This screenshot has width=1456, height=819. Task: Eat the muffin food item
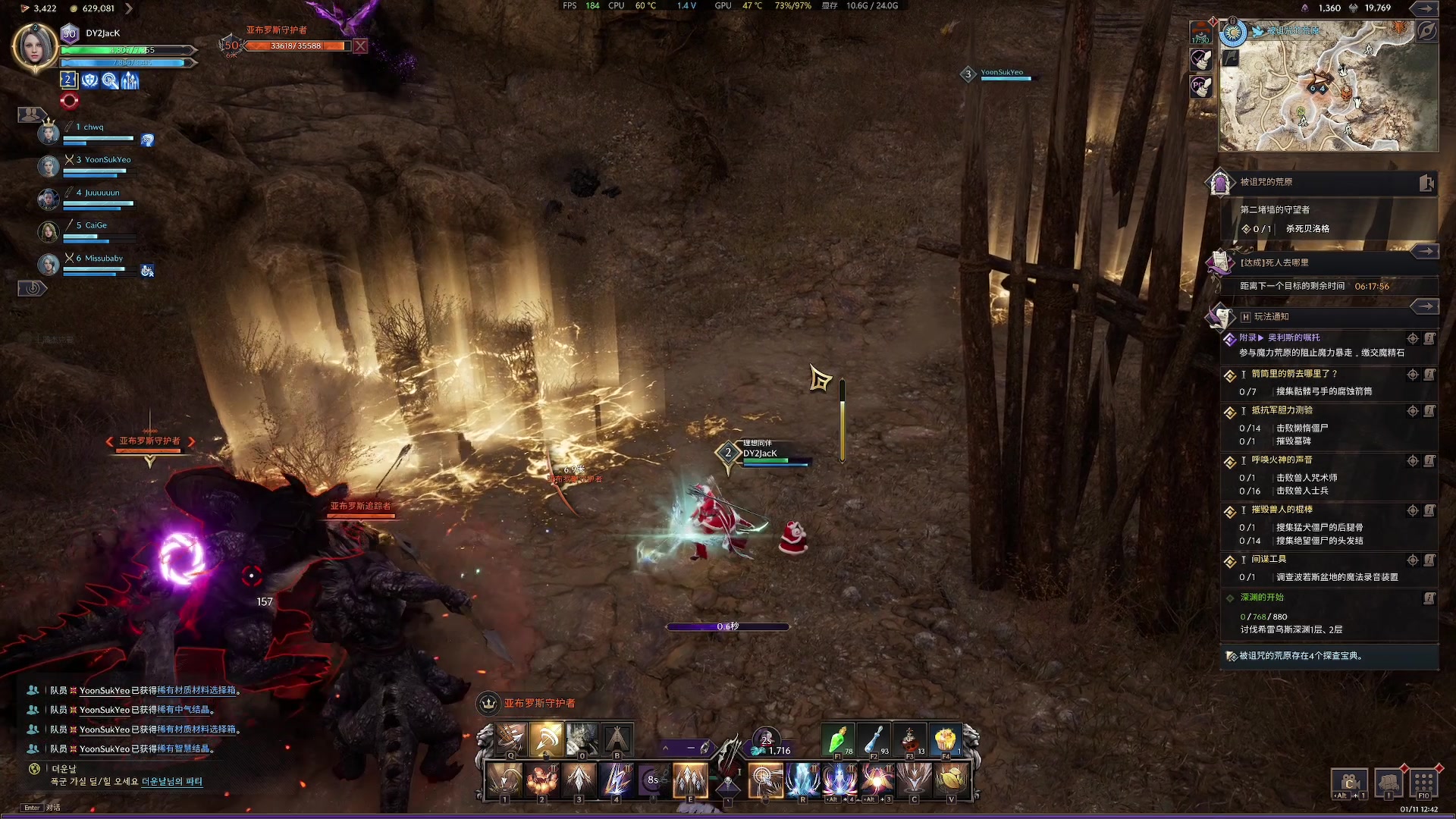(945, 739)
